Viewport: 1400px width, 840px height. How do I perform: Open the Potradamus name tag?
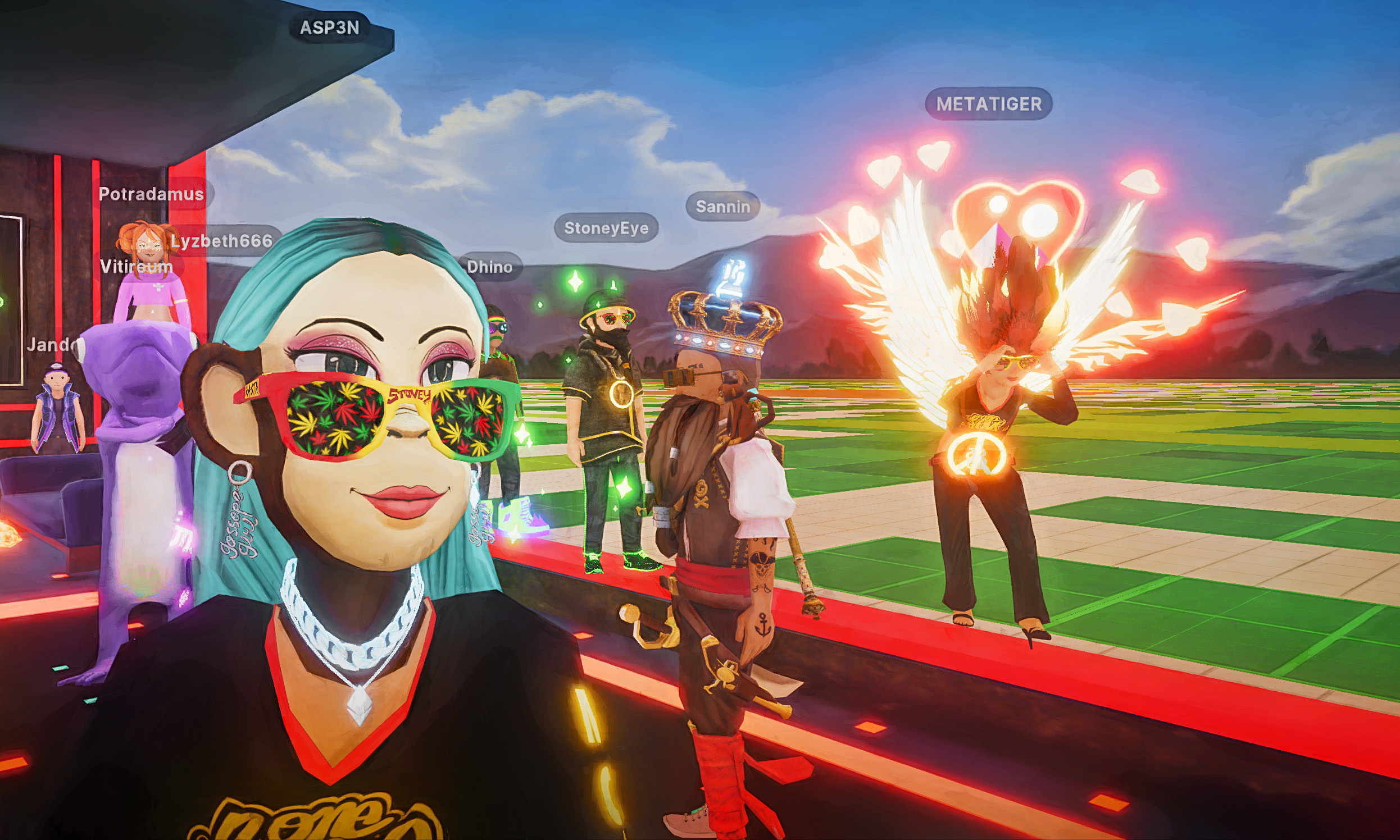(x=151, y=194)
